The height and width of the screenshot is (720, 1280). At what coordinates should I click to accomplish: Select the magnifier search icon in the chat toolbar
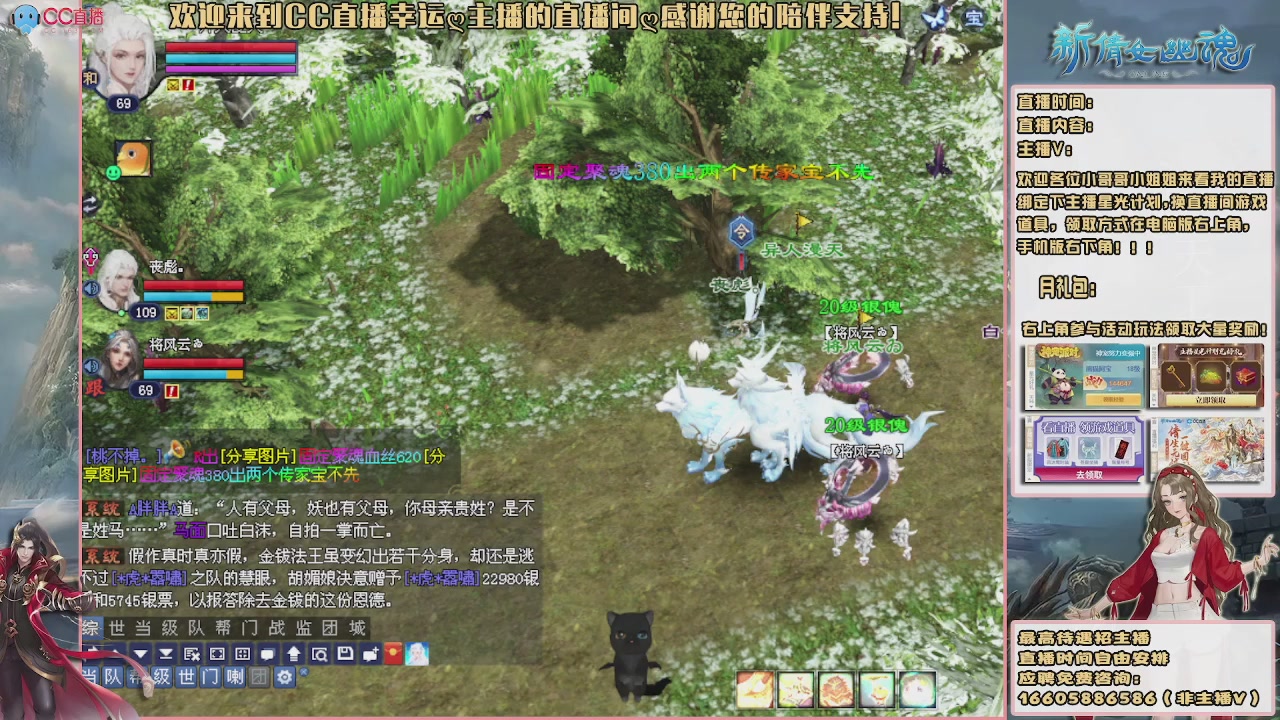[x=320, y=654]
